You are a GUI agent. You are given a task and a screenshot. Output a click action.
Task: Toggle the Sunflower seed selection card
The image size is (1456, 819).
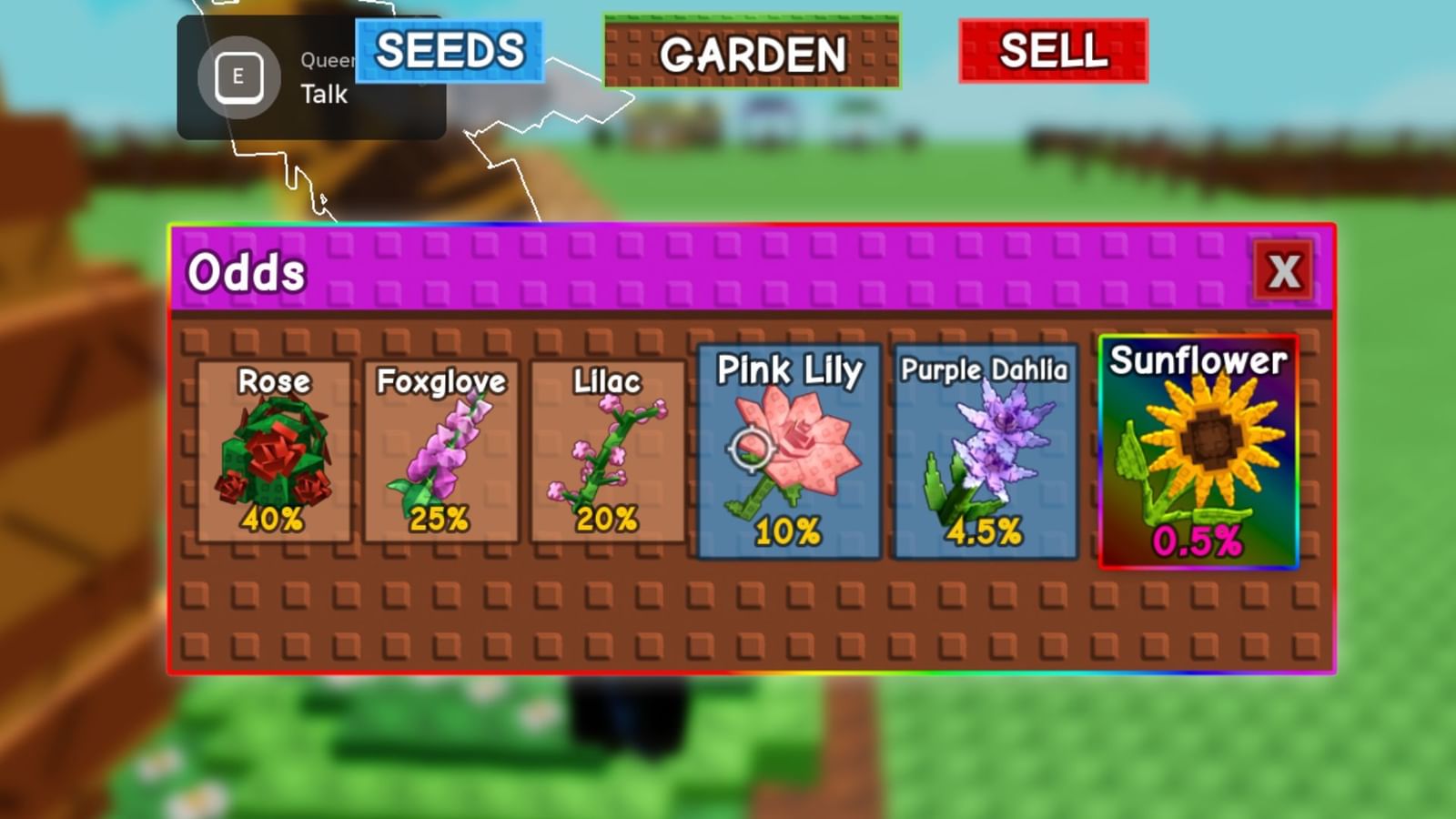(1201, 452)
